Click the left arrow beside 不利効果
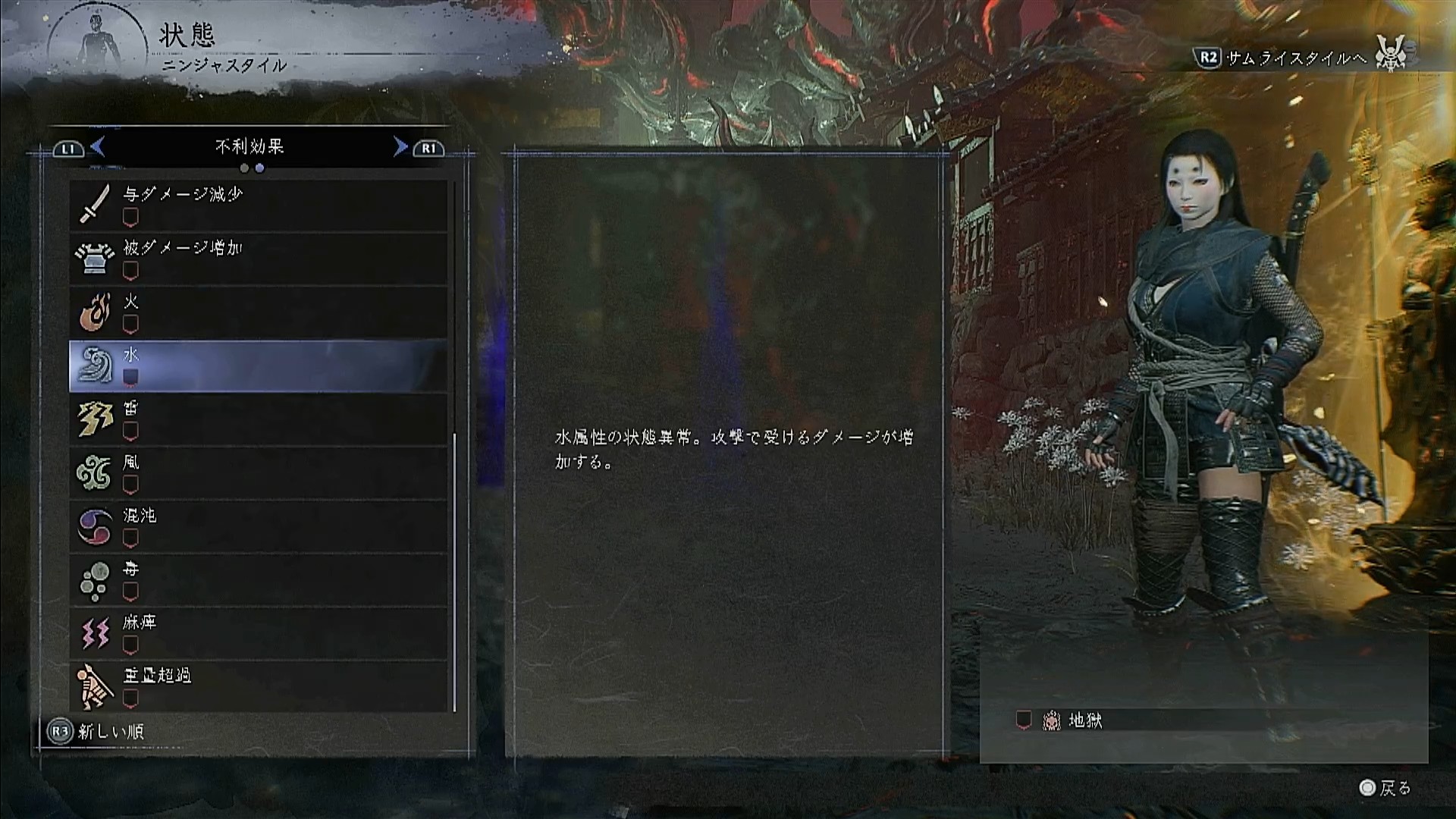The width and height of the screenshot is (1456, 819). (98, 146)
